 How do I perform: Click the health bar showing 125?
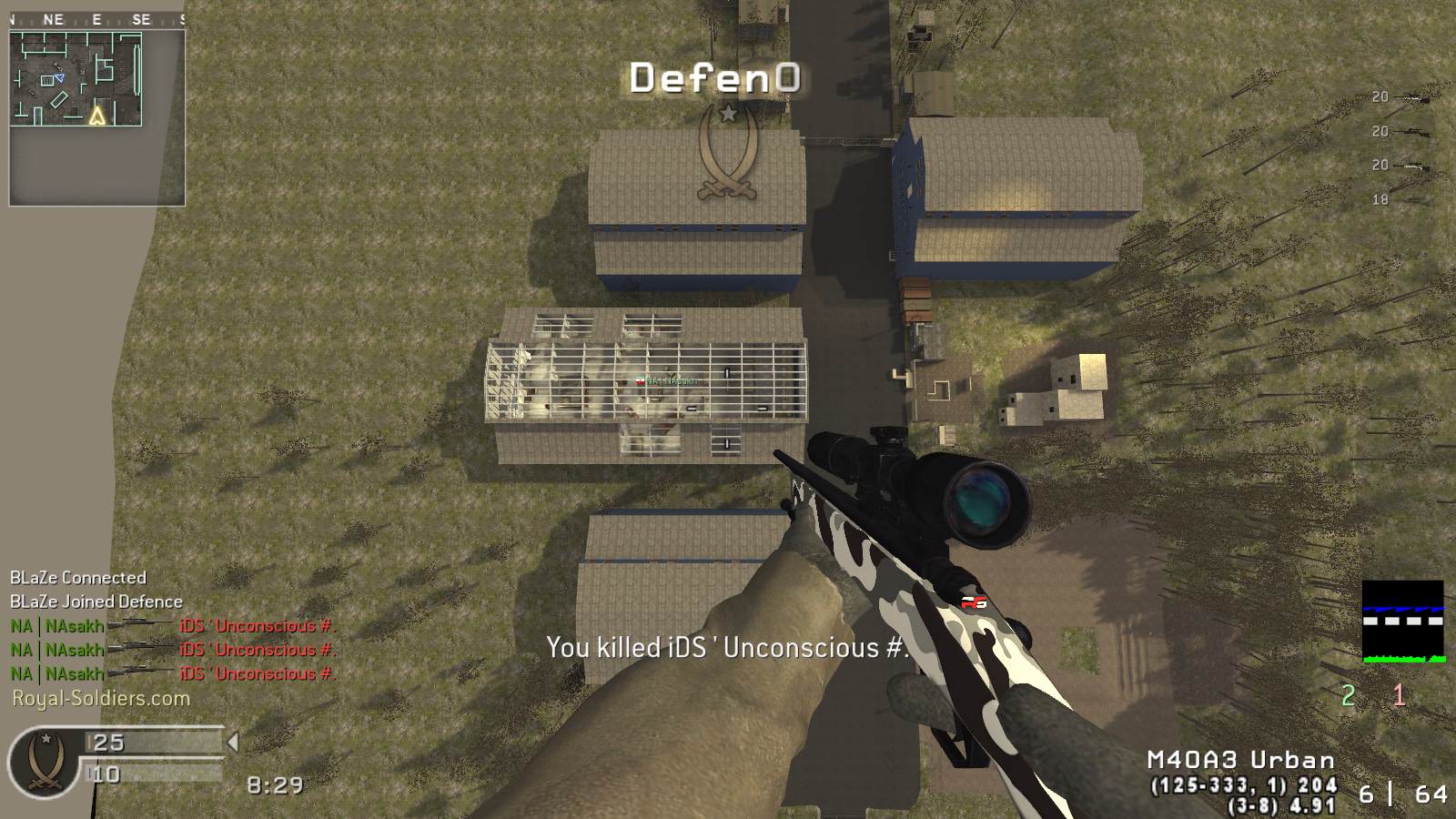click(150, 743)
